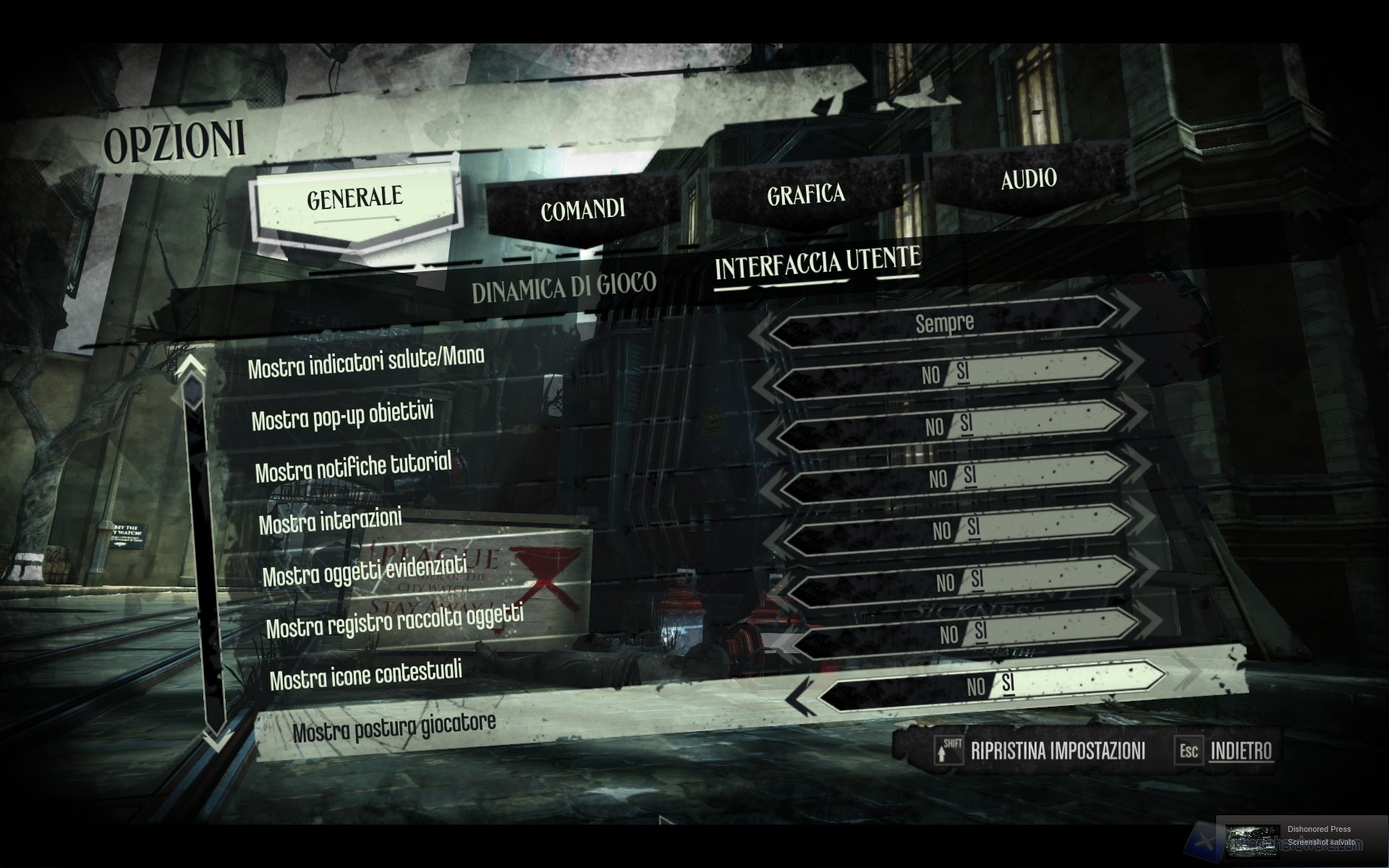Set Mostra registro raccolta oggetti to NO

pos(945,583)
